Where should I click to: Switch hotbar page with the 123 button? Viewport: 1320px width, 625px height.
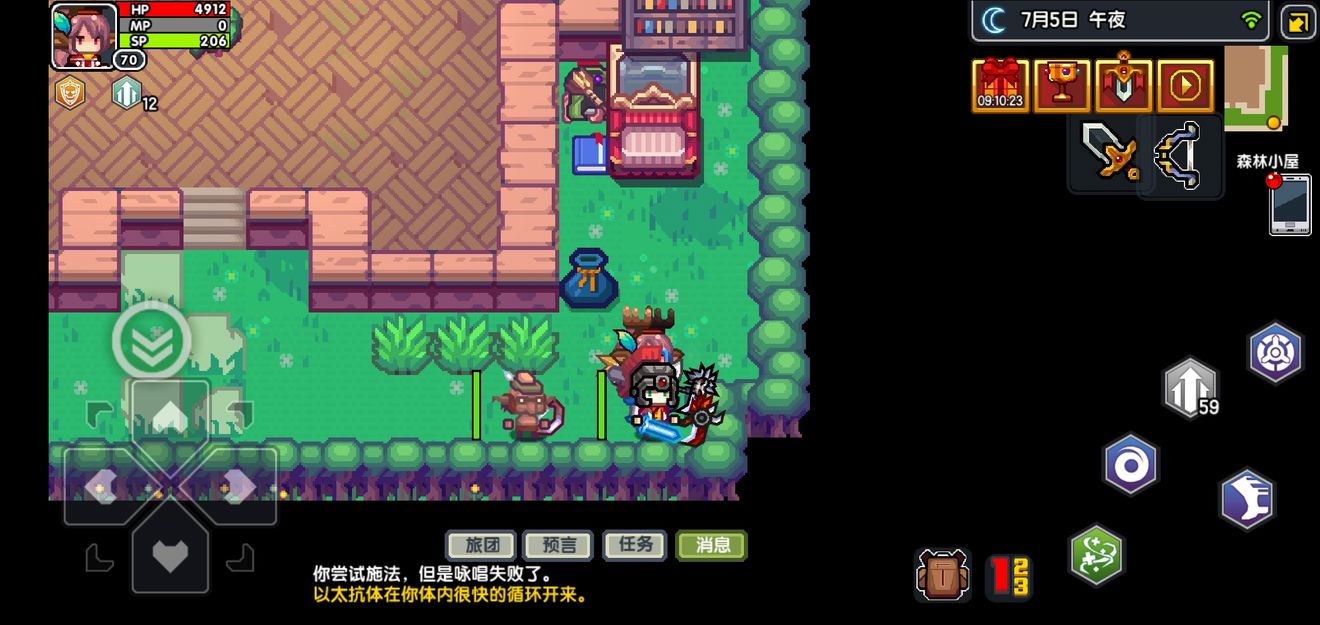pos(1010,577)
